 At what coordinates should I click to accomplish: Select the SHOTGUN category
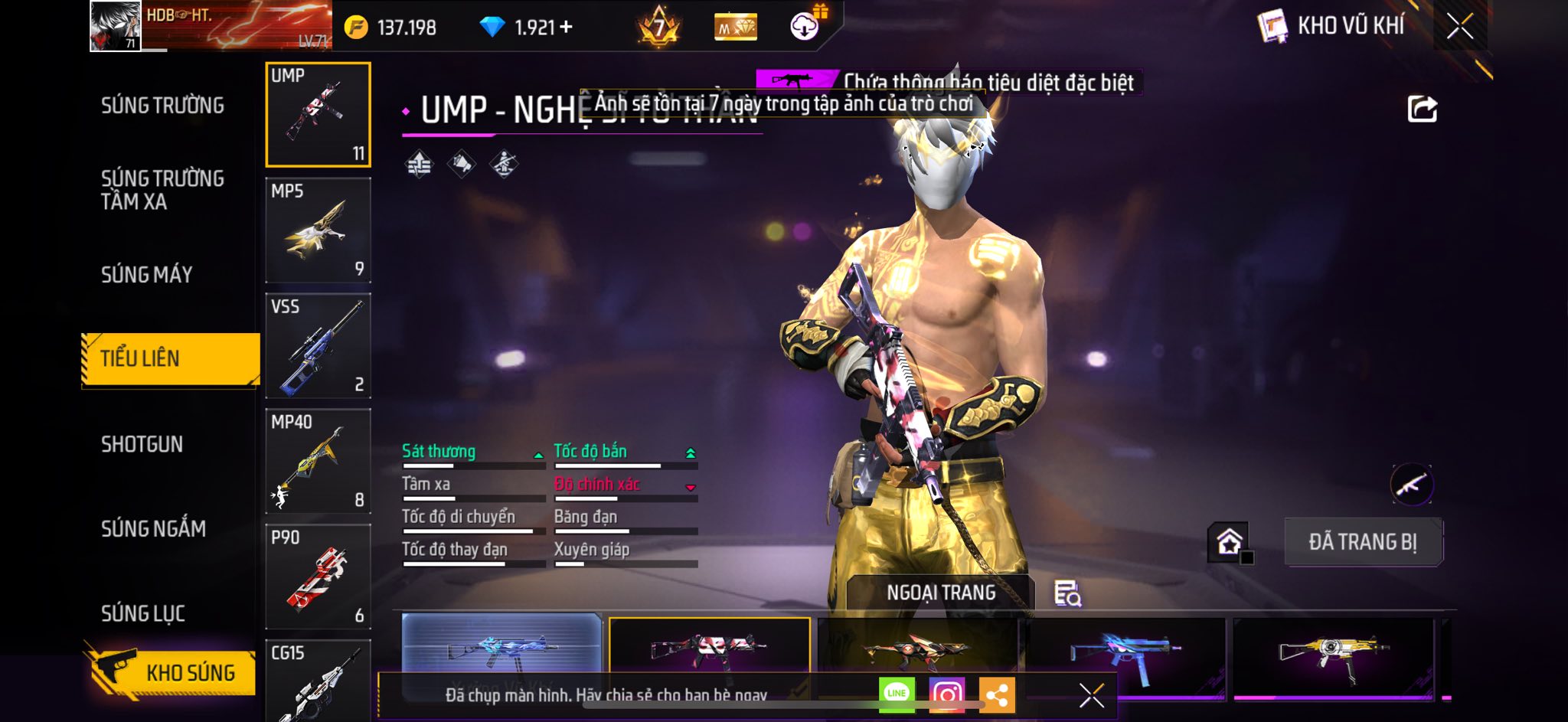click(x=142, y=445)
